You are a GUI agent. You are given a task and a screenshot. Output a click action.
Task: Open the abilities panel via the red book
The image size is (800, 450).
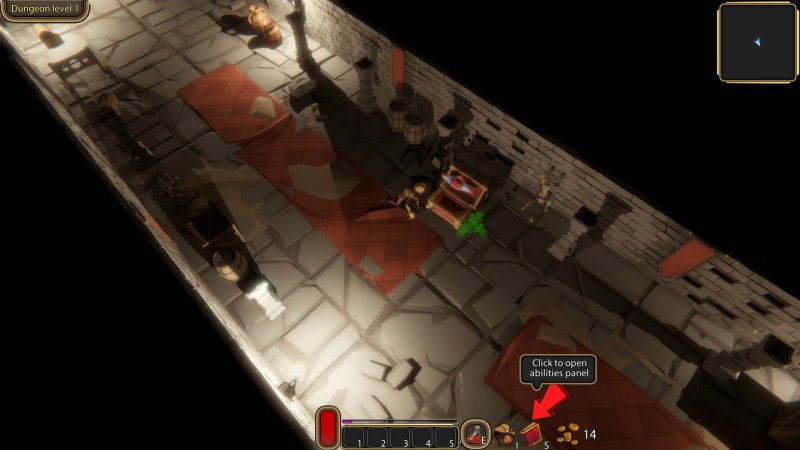530,433
